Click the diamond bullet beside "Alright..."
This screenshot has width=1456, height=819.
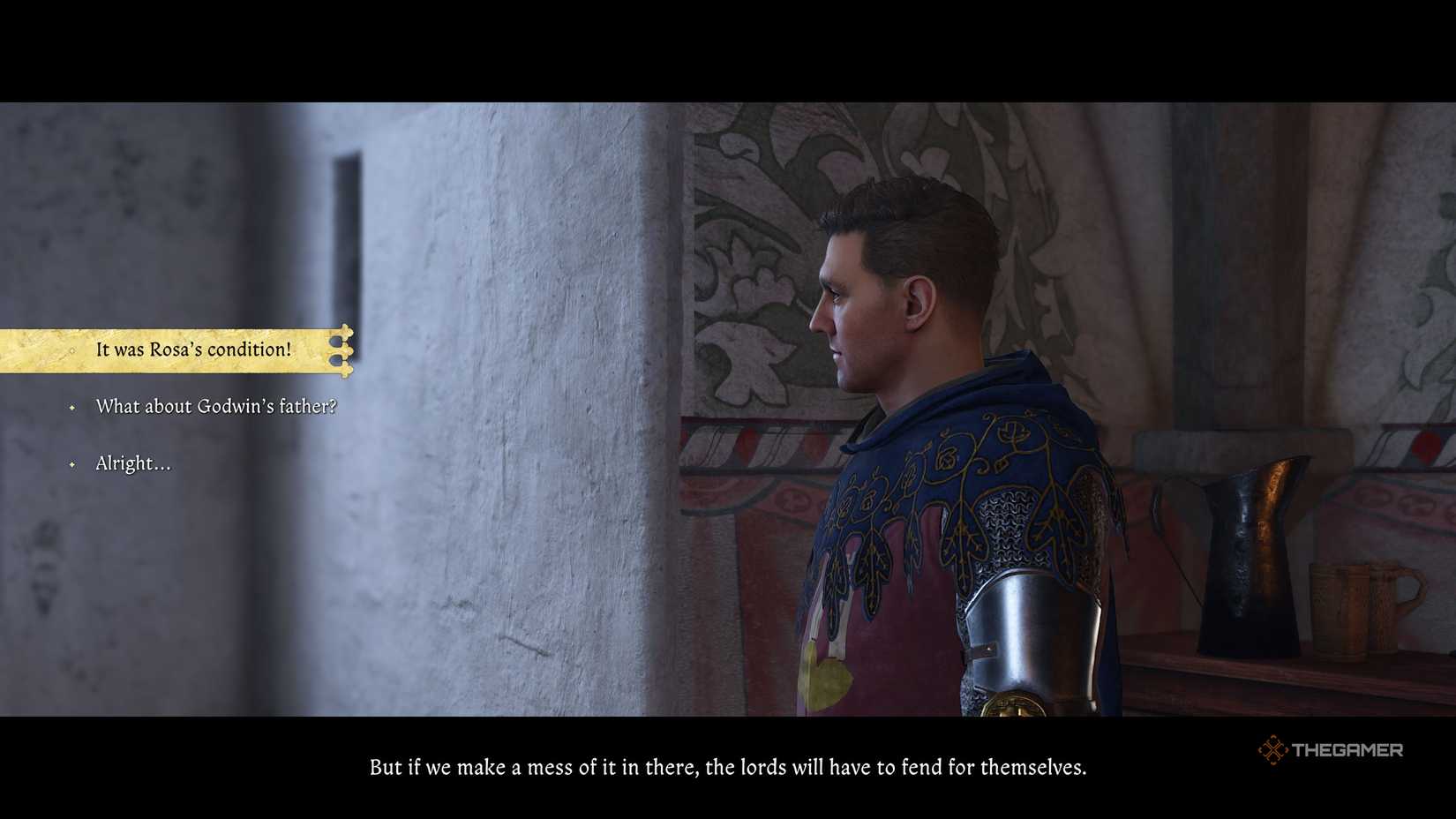[x=72, y=463]
